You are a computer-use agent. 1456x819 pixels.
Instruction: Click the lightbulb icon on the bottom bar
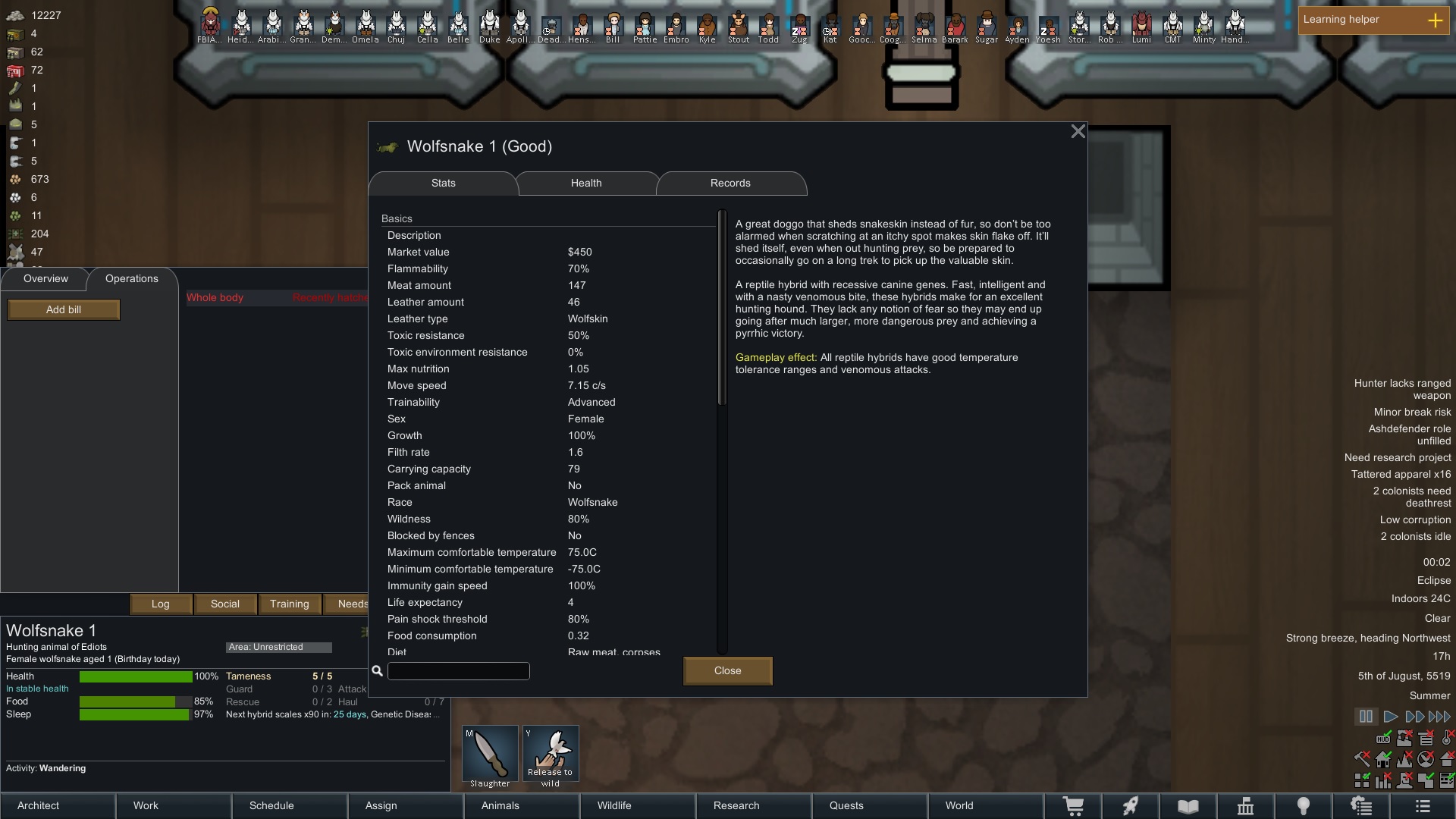[x=1304, y=806]
